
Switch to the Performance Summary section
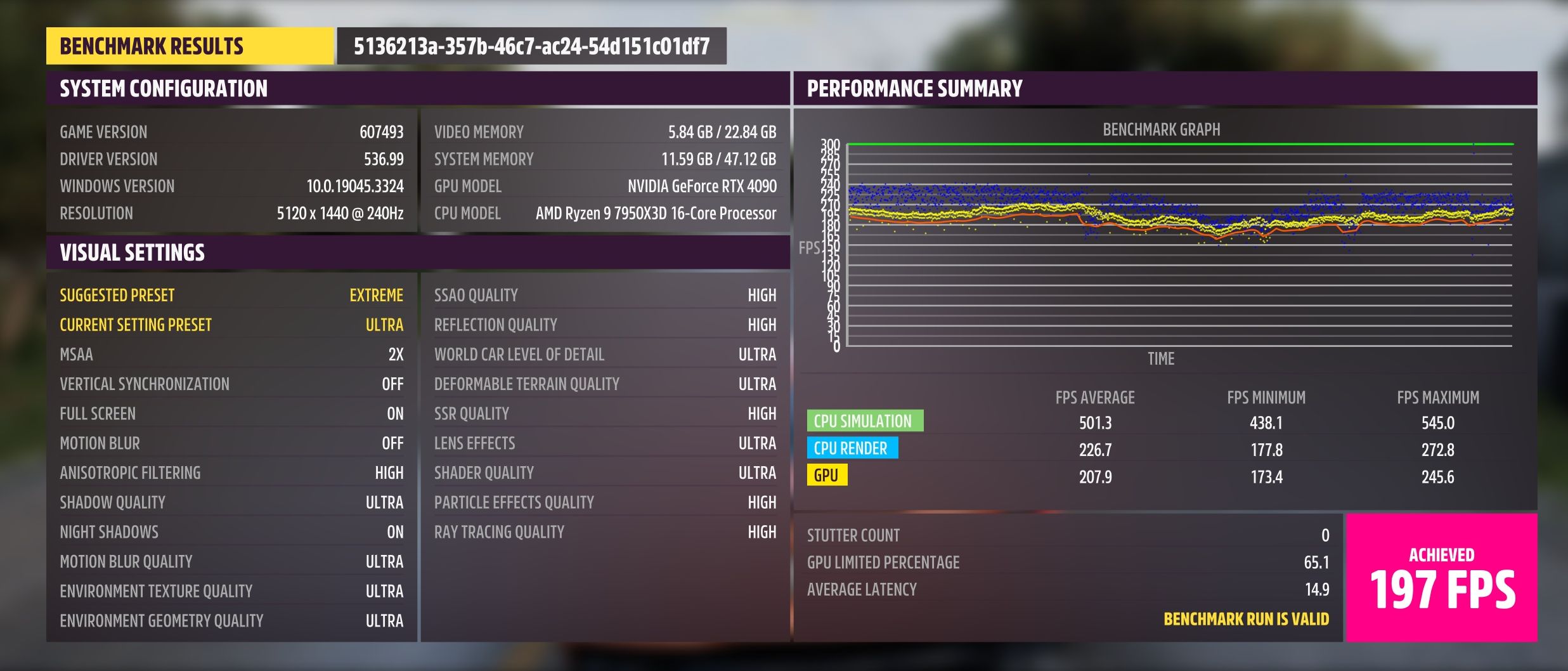click(914, 88)
